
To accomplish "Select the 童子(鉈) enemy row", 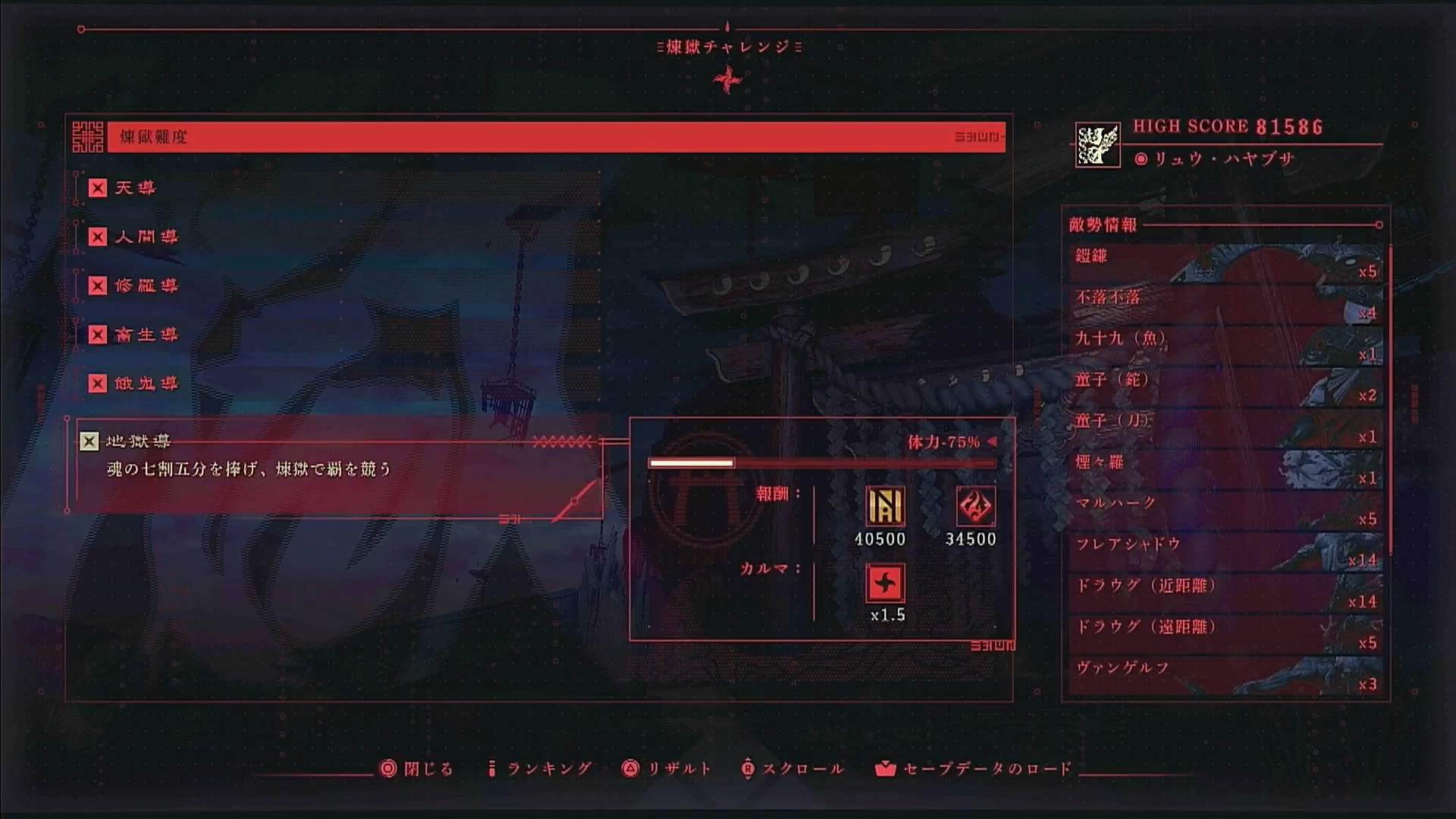I will [1225, 387].
